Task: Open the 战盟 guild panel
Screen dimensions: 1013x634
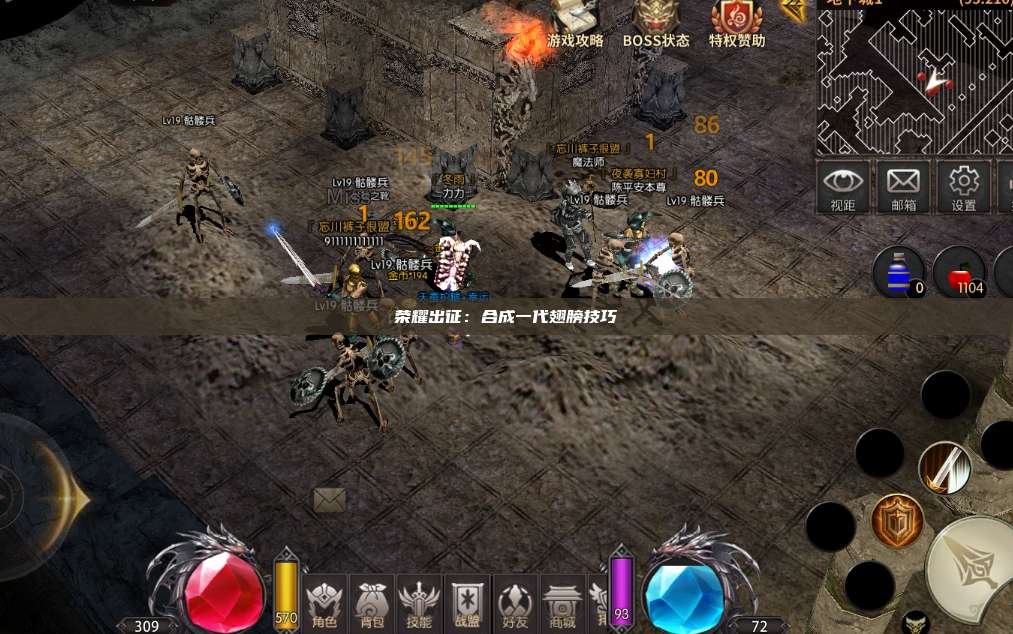Action: point(467,604)
